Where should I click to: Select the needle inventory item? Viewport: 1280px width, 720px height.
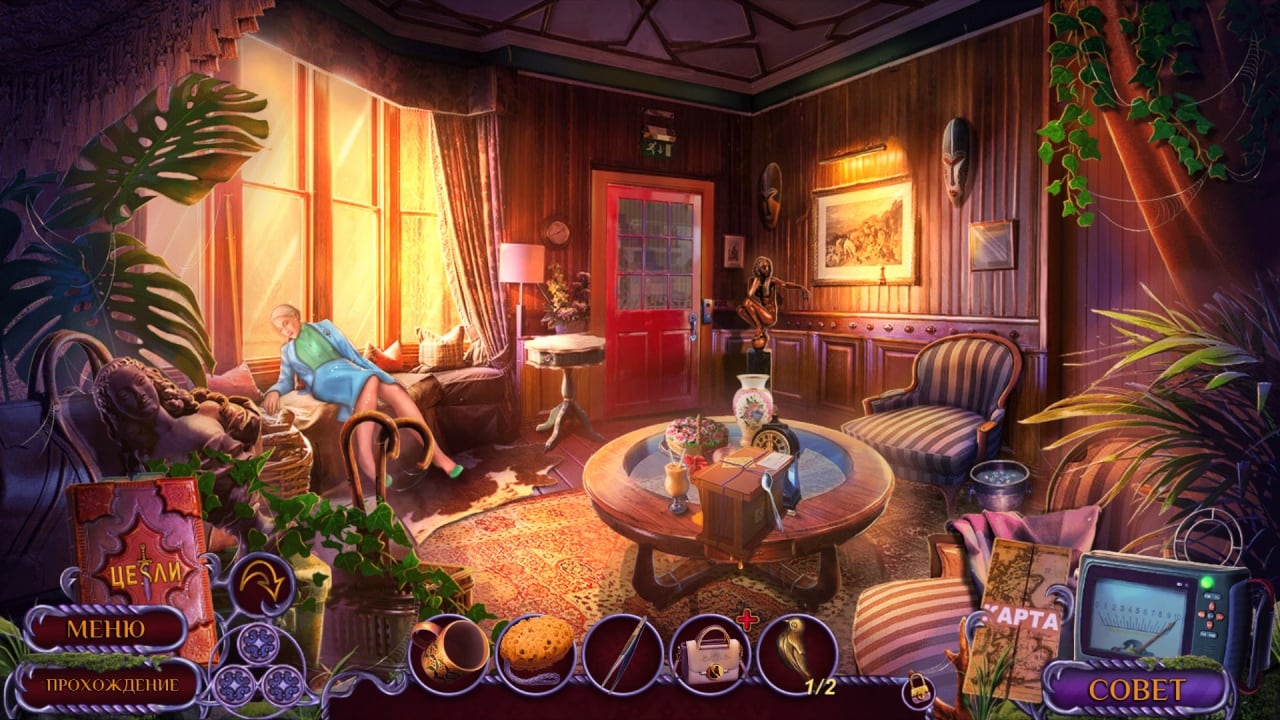(x=622, y=653)
